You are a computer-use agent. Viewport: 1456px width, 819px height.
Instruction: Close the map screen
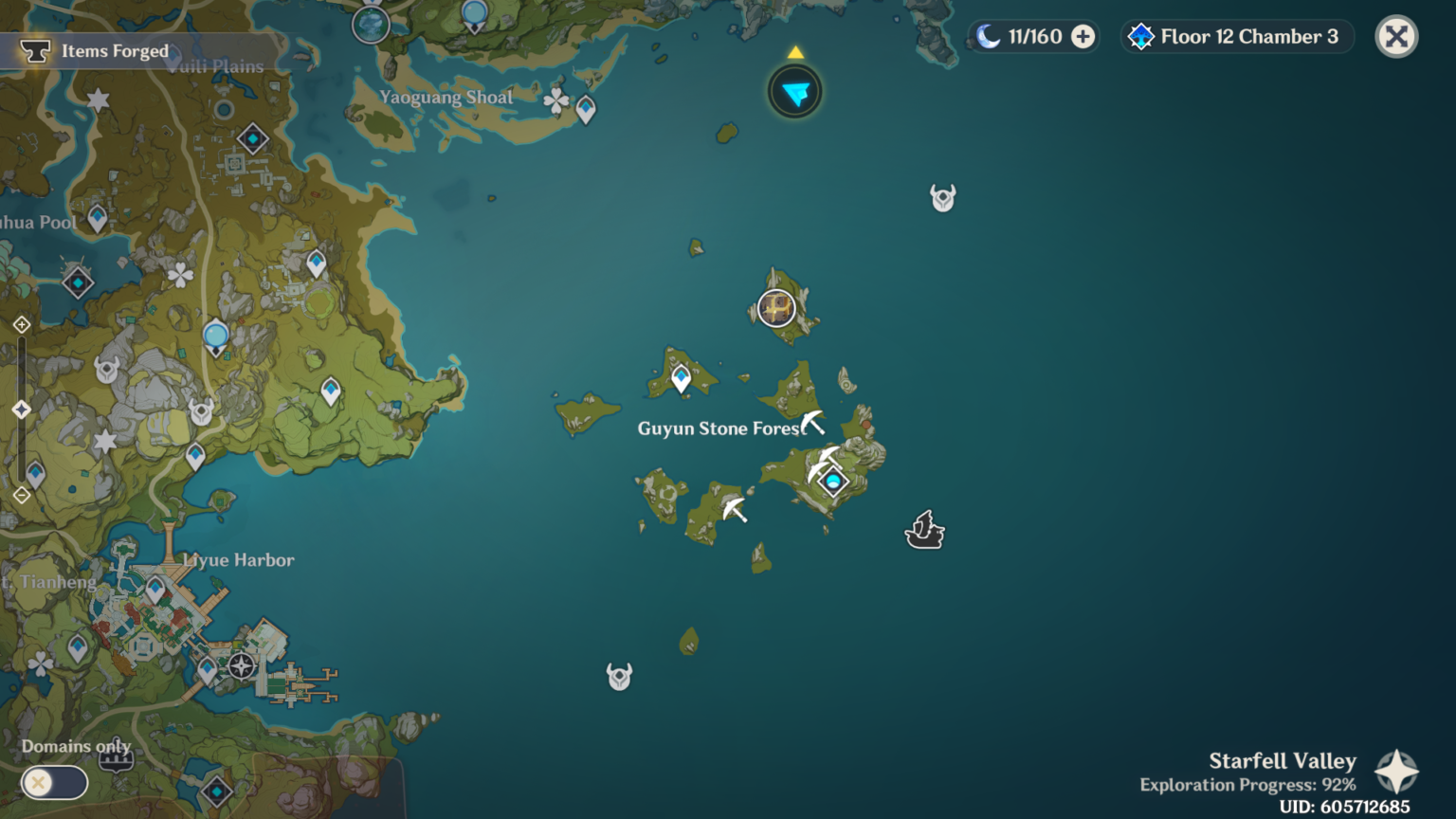(x=1395, y=37)
